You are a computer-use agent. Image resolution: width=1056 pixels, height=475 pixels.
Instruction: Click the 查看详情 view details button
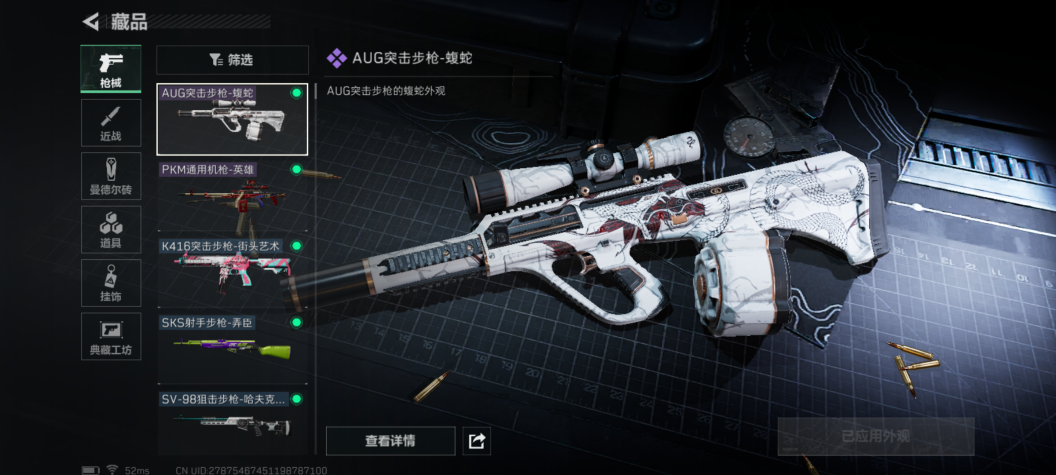(x=390, y=440)
